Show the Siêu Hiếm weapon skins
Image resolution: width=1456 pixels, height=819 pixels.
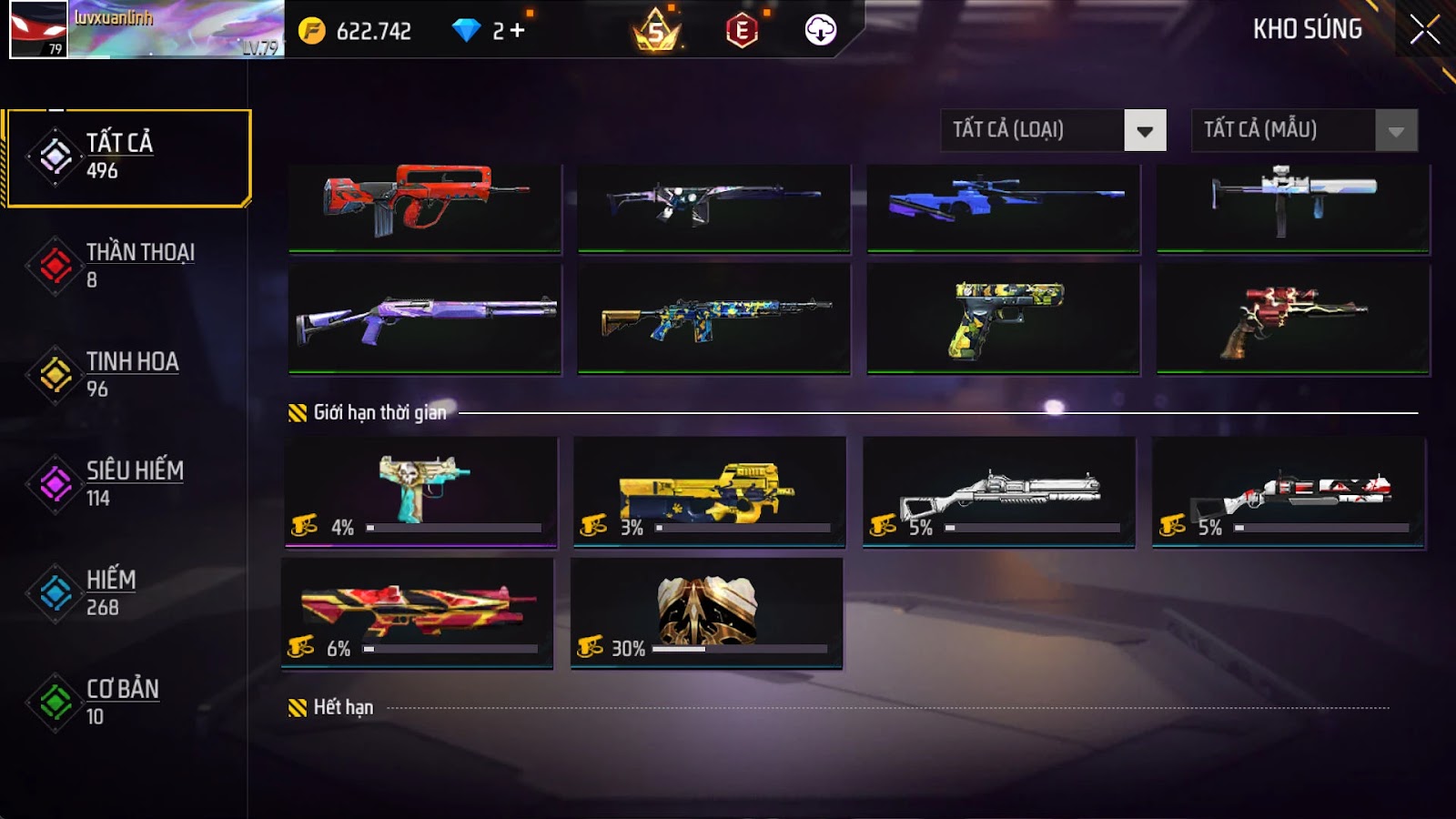127,484
